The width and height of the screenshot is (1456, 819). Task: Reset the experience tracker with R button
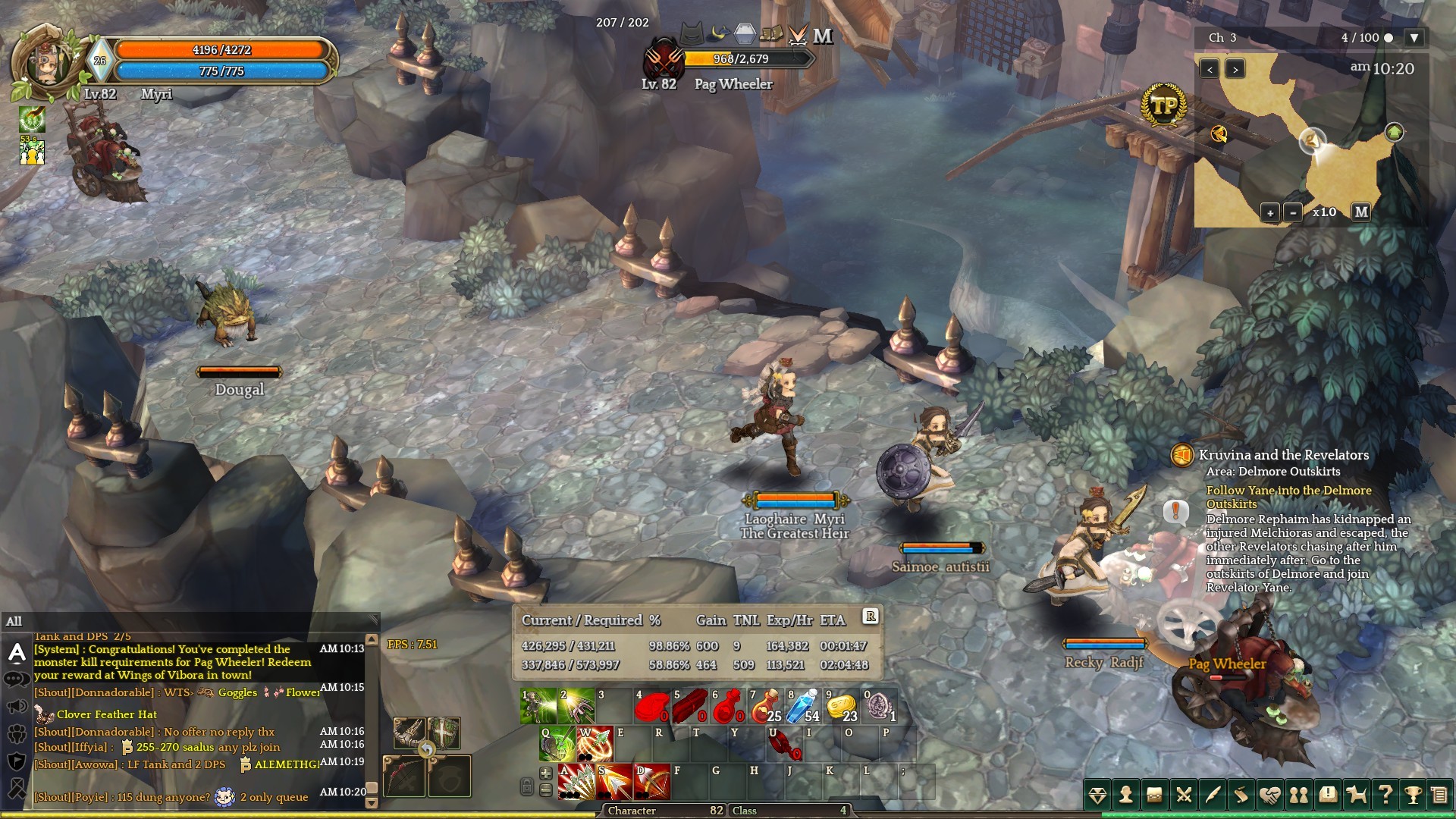coord(871,617)
